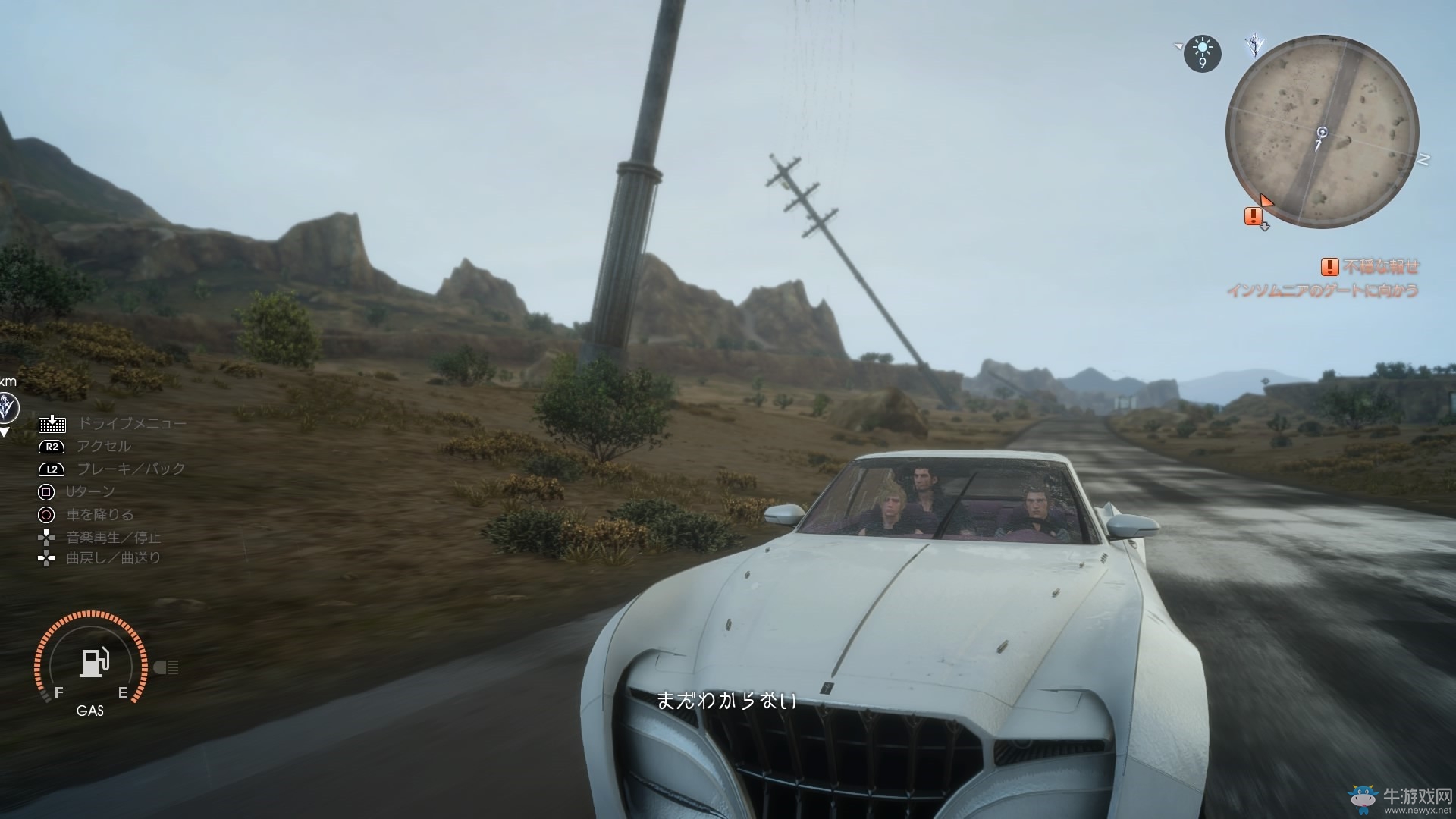Click the crystal crest emblem above the minimap

point(1255,45)
